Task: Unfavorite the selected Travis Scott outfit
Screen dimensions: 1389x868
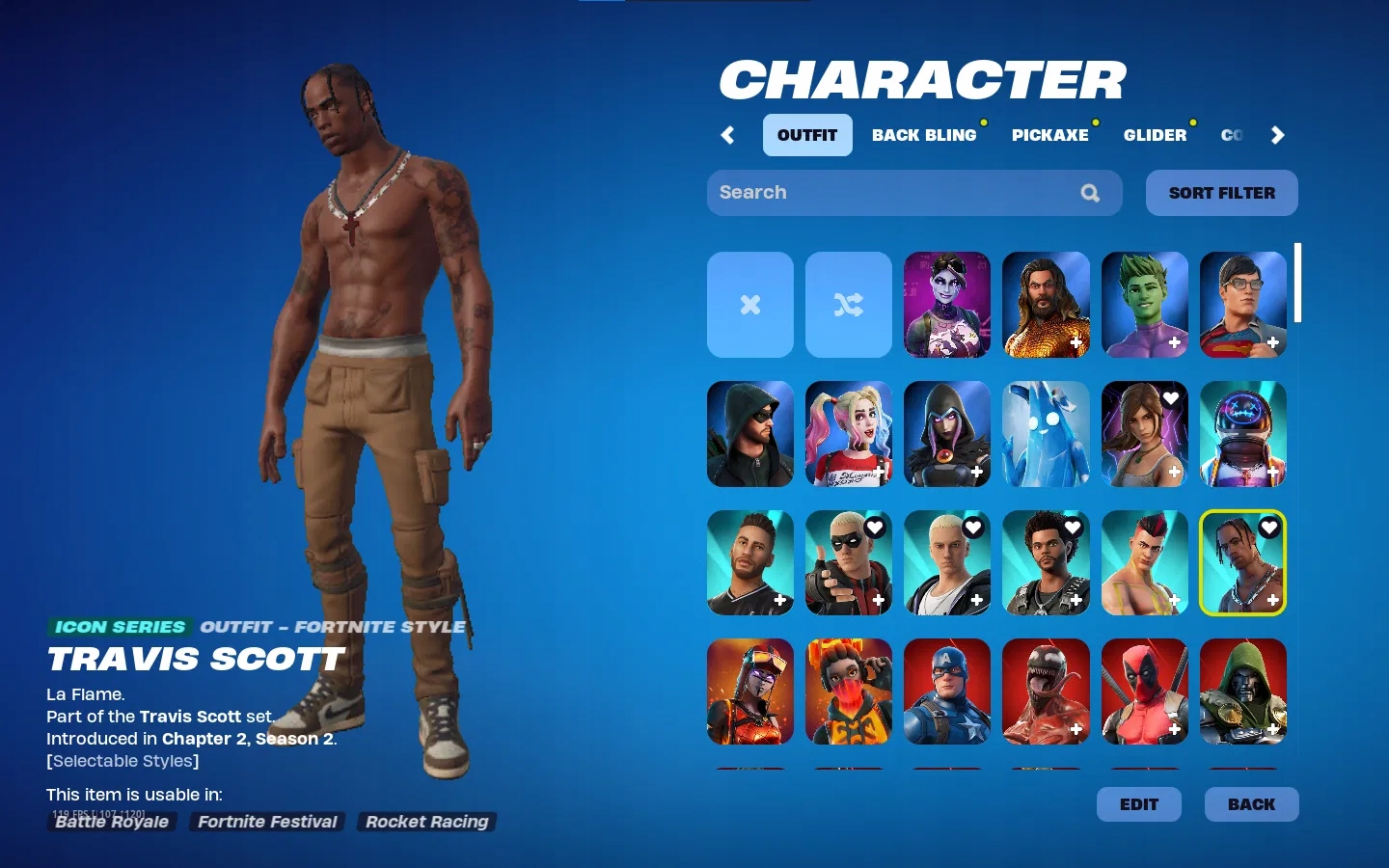Action: [x=1268, y=527]
